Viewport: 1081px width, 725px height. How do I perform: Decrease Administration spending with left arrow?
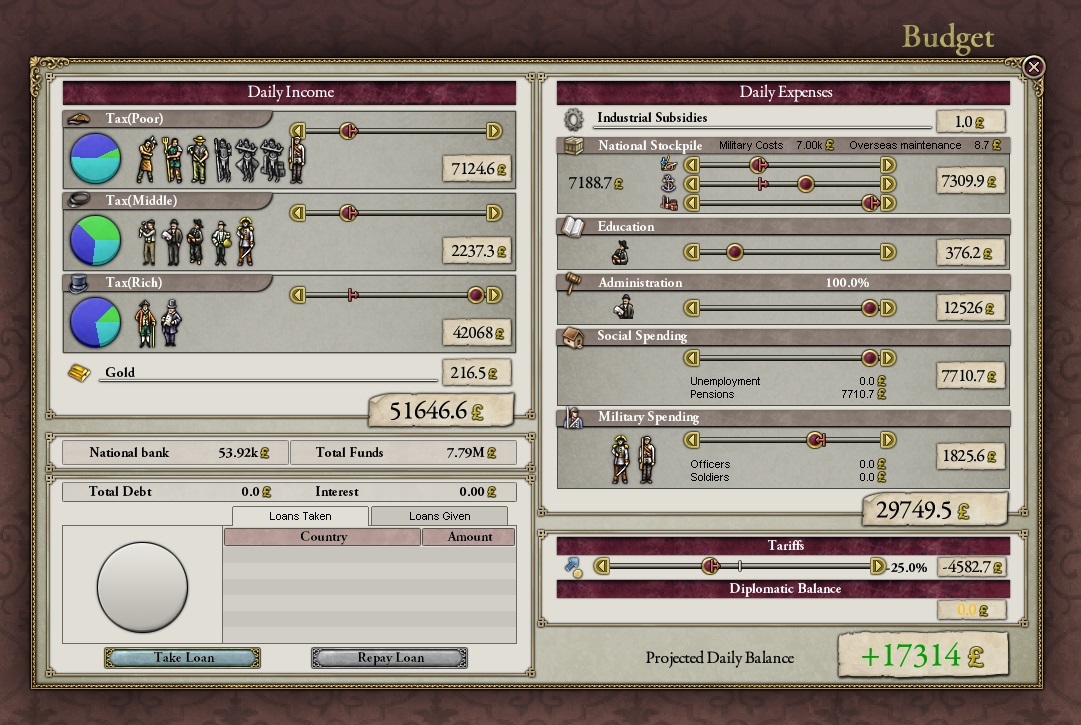(690, 309)
